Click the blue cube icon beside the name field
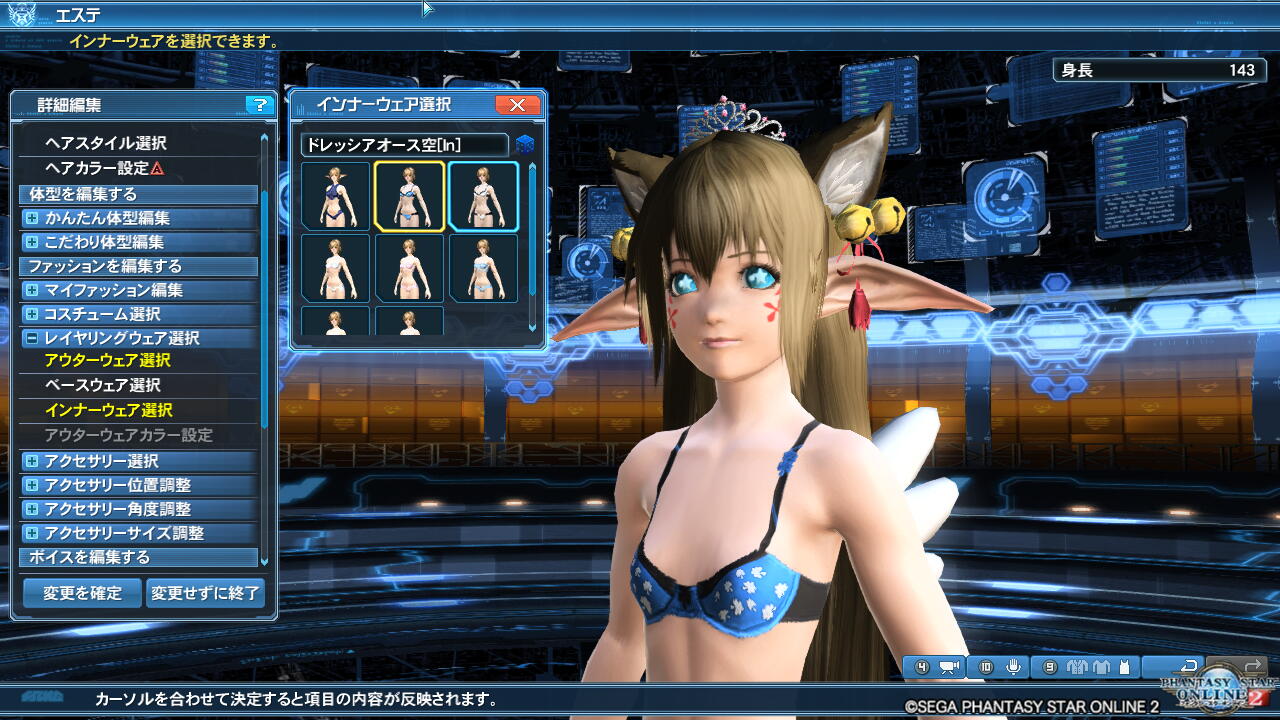The height and width of the screenshot is (720, 1280). click(525, 145)
